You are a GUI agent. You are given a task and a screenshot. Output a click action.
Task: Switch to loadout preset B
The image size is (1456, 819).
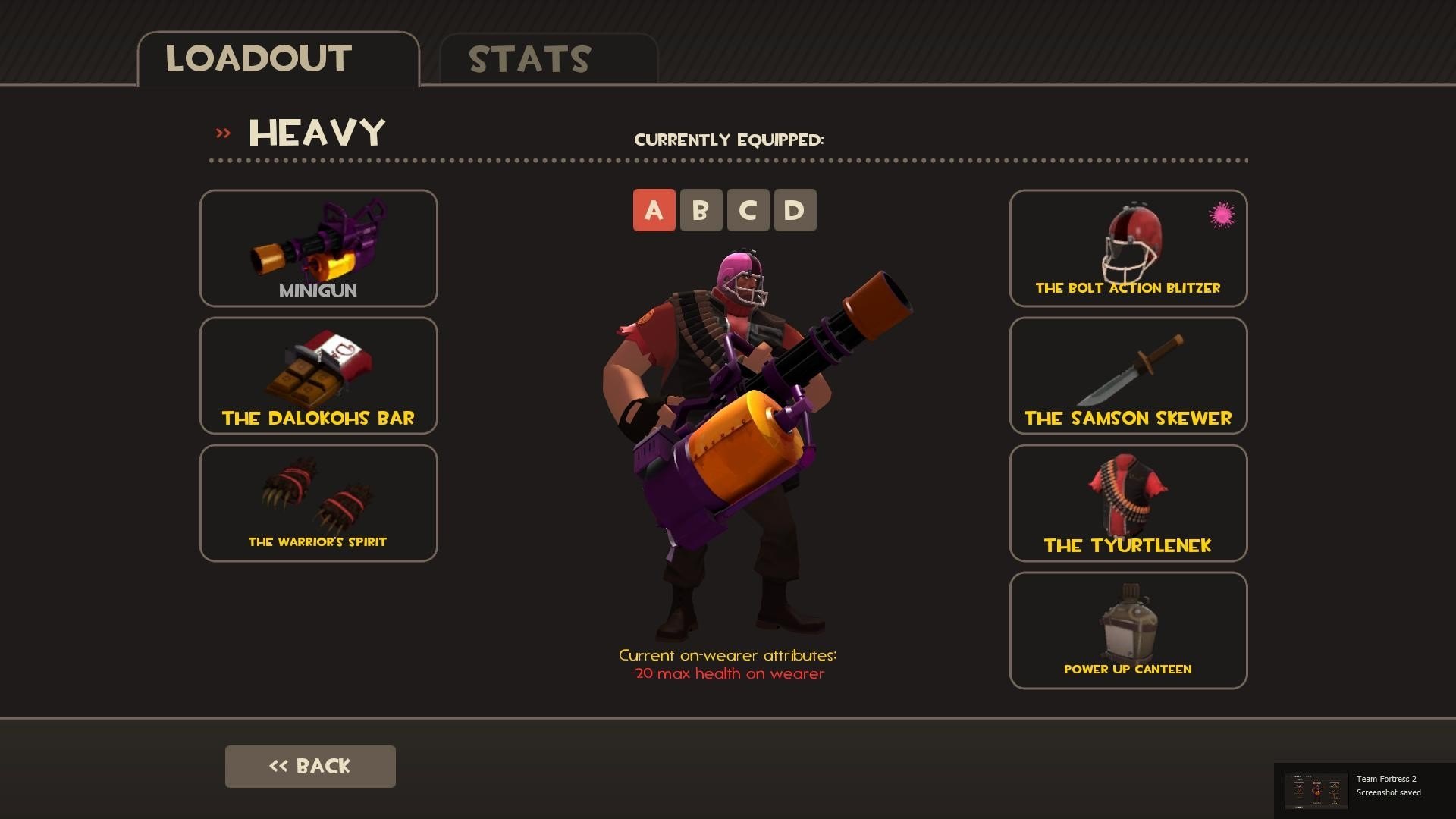point(701,210)
